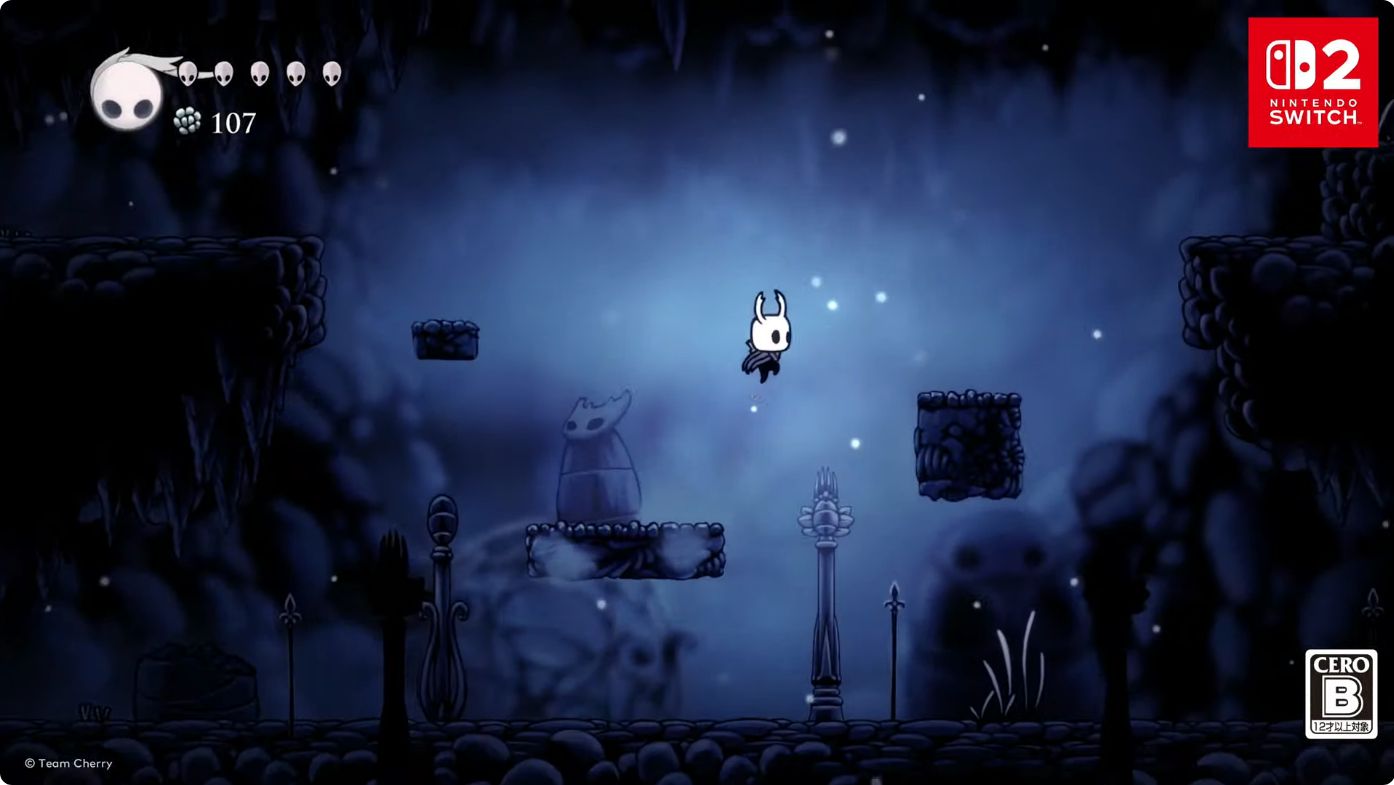Click the small floating block platform on the left
1394x785 pixels.
pos(446,340)
